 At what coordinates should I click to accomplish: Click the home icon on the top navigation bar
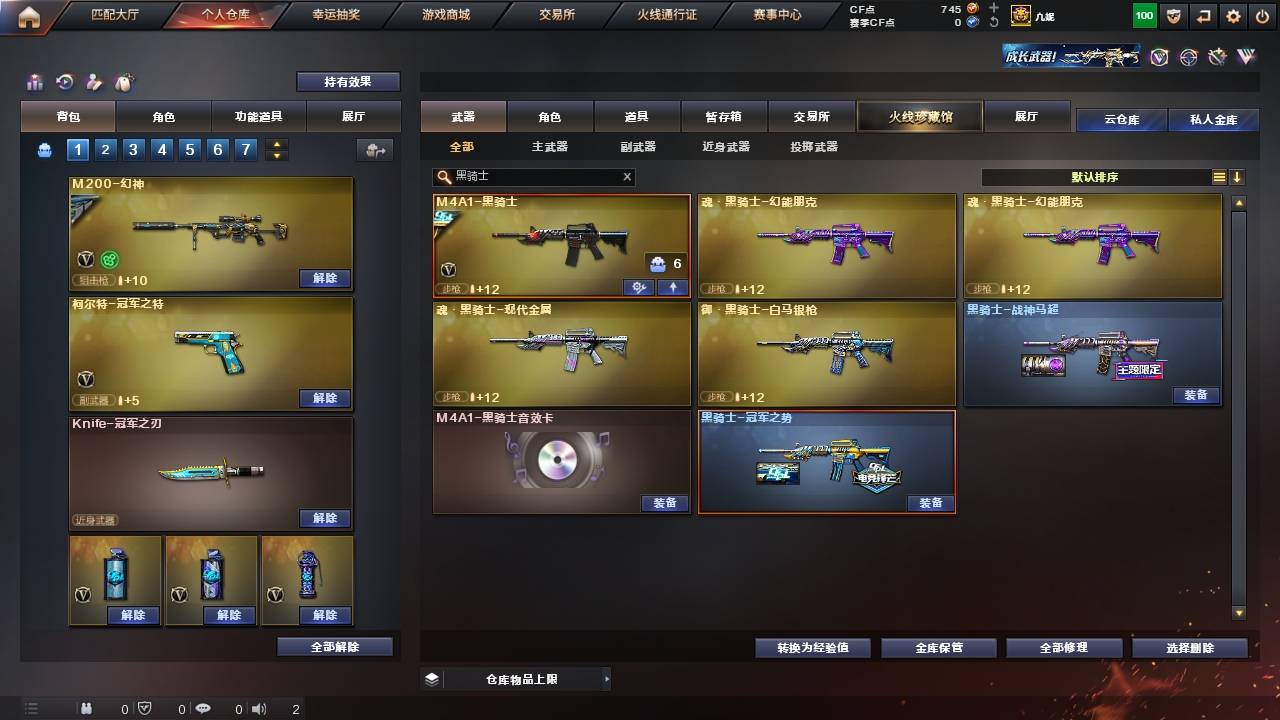[x=30, y=16]
